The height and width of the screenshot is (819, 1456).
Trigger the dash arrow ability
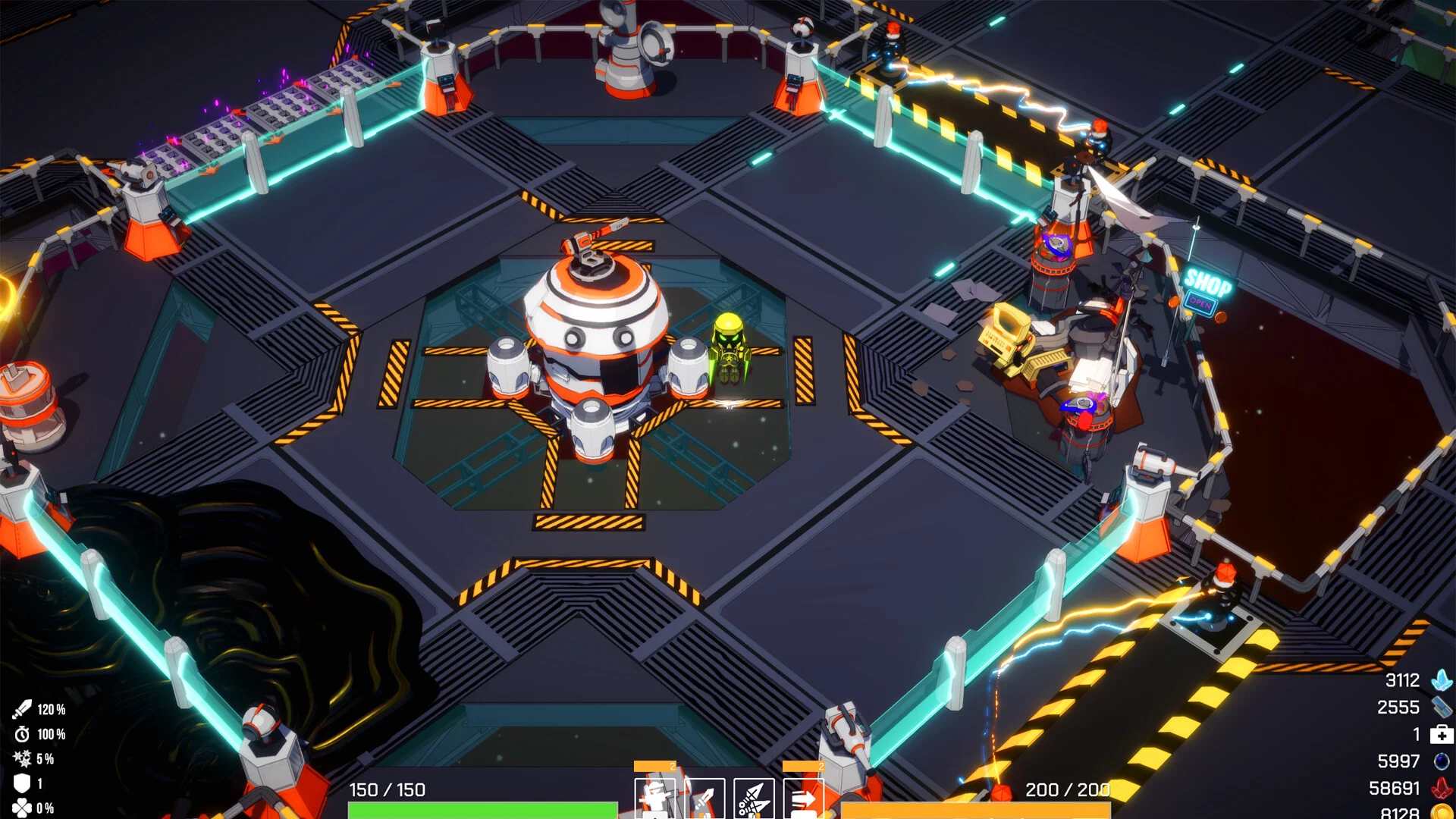803,799
